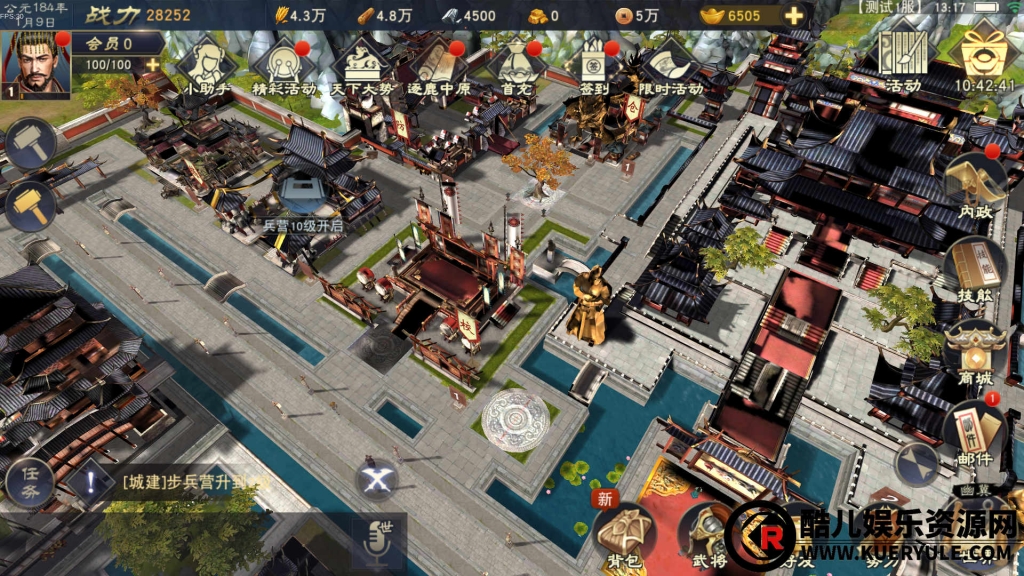Open the 技能 skills book

click(973, 270)
